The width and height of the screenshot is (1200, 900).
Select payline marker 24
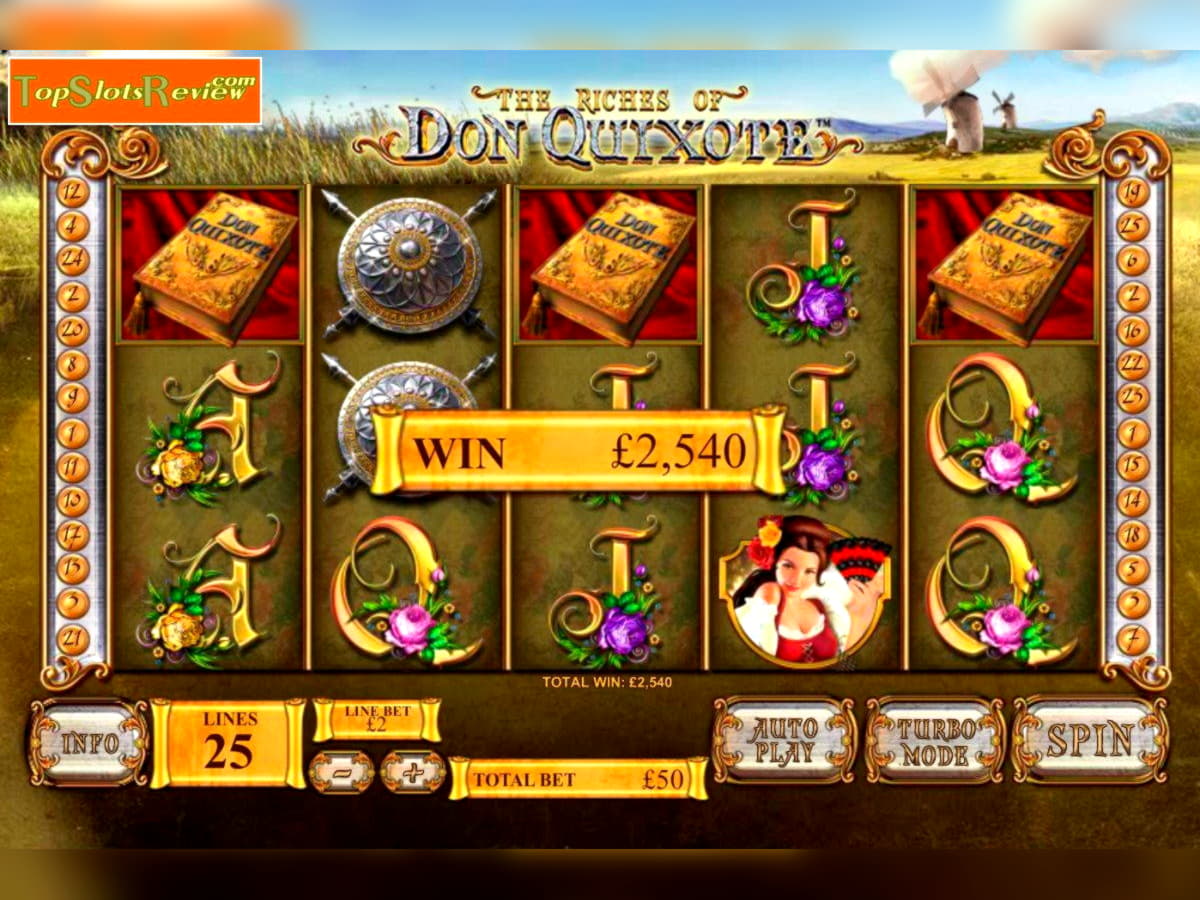point(73,260)
